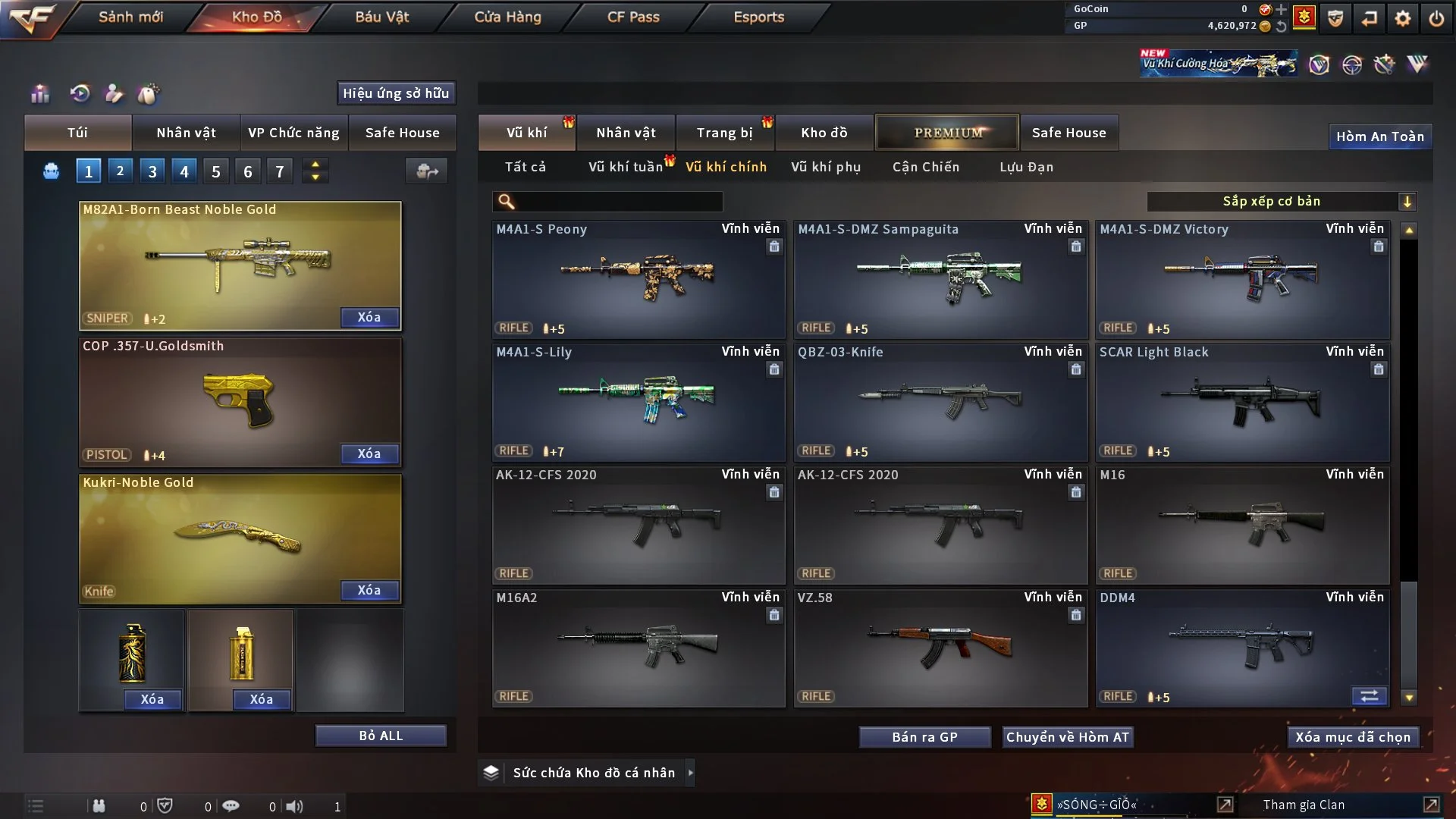This screenshot has width=1456, height=819.
Task: Select bag preset number 3
Action: point(152,171)
